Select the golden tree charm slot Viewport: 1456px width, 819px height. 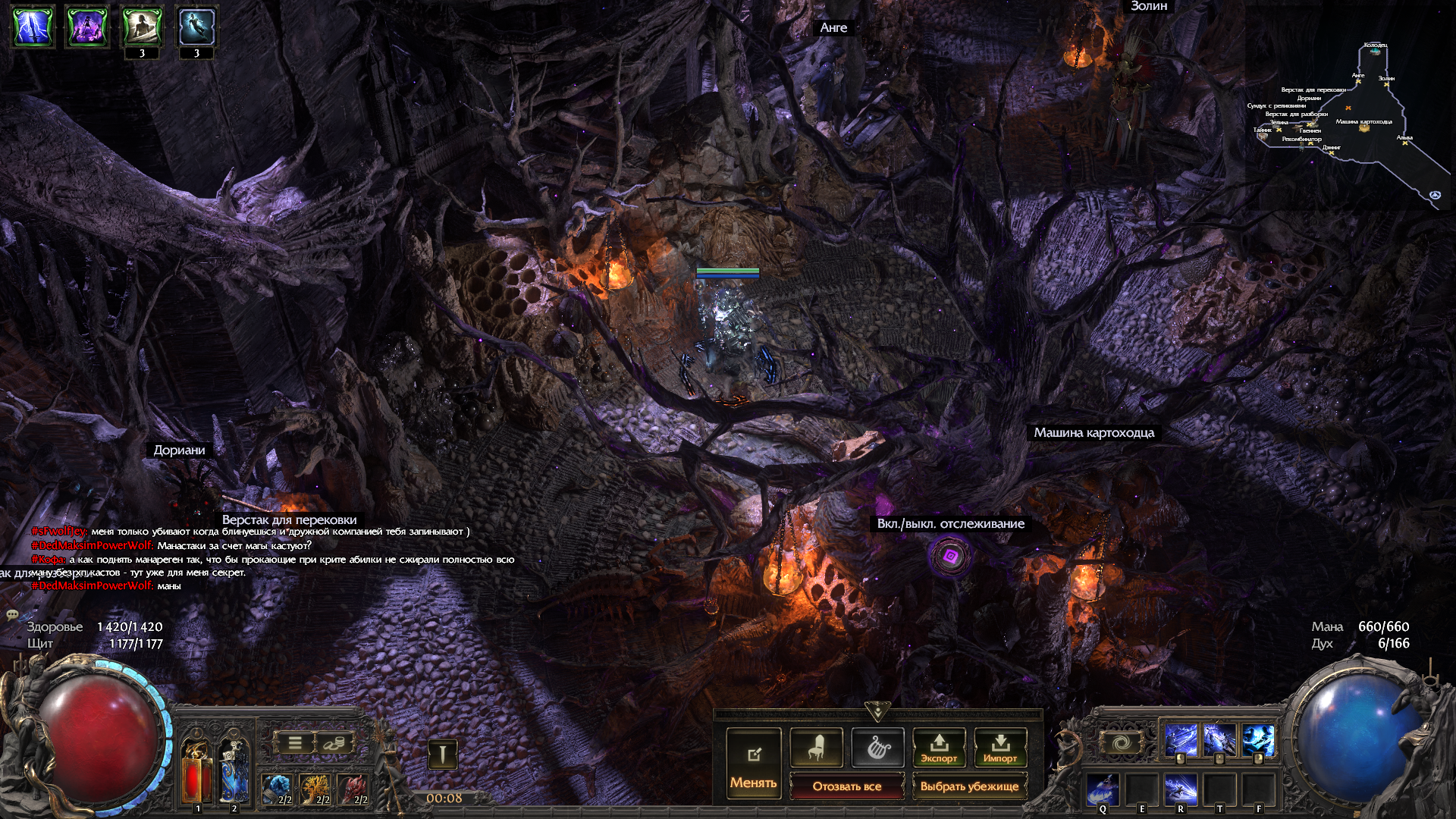pos(315,789)
